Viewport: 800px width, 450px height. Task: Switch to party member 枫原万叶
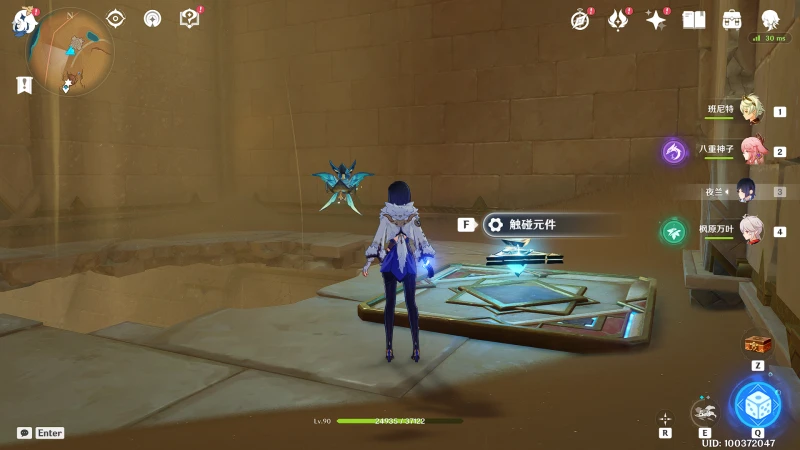pos(750,230)
